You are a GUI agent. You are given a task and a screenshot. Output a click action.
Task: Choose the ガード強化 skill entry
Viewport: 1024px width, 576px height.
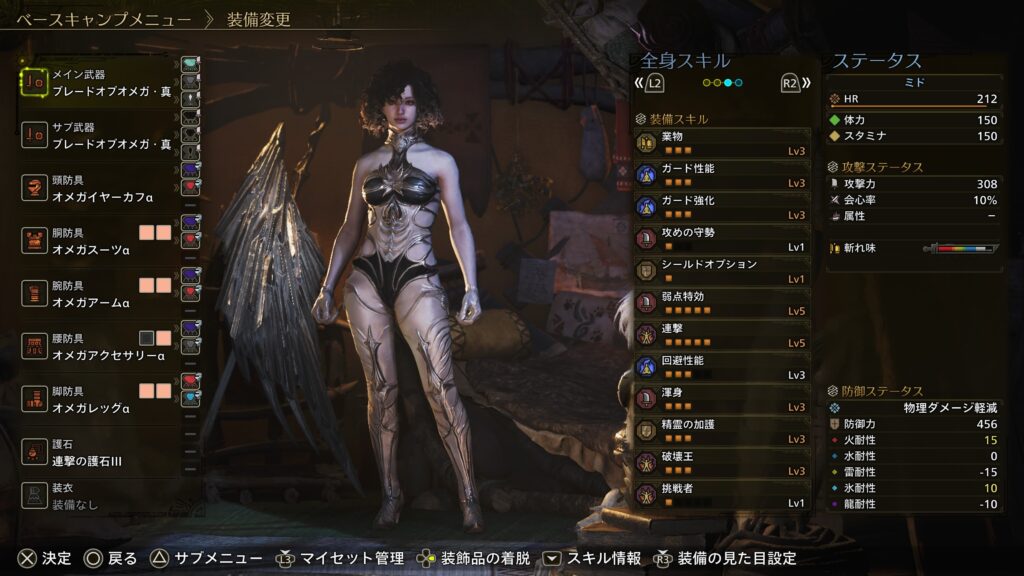pos(722,206)
